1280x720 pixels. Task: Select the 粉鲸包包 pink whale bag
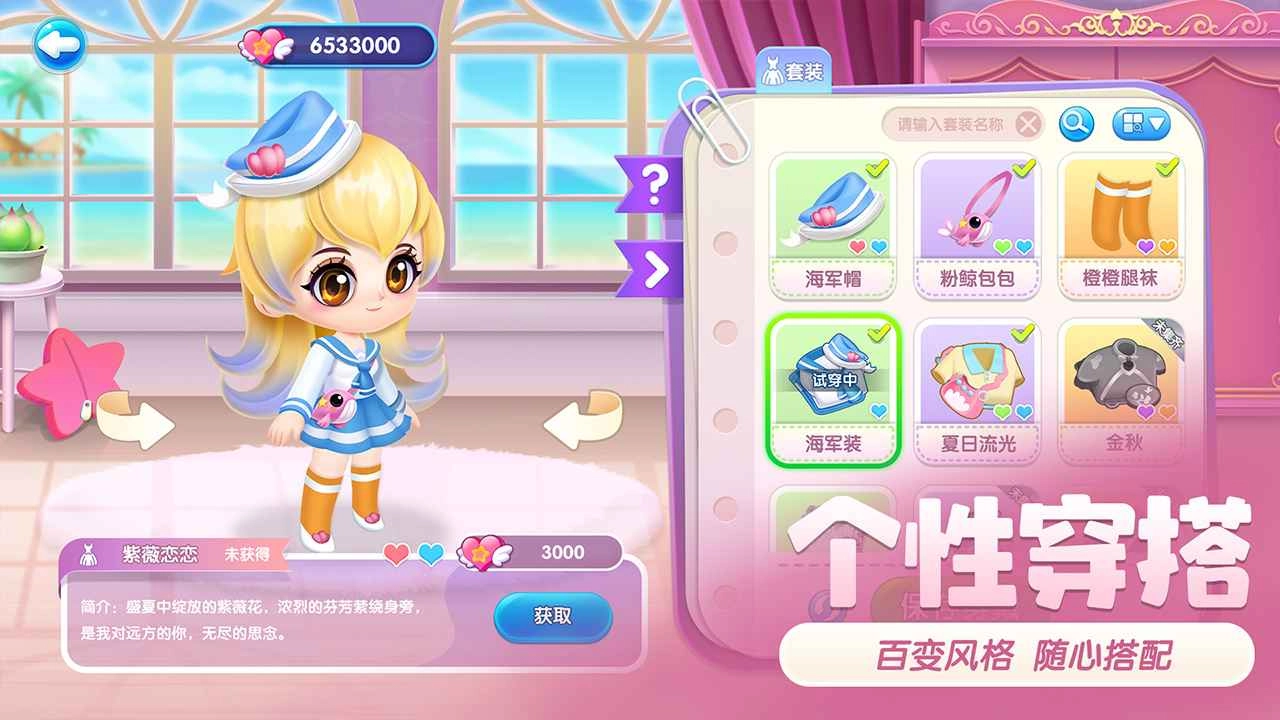(978, 220)
